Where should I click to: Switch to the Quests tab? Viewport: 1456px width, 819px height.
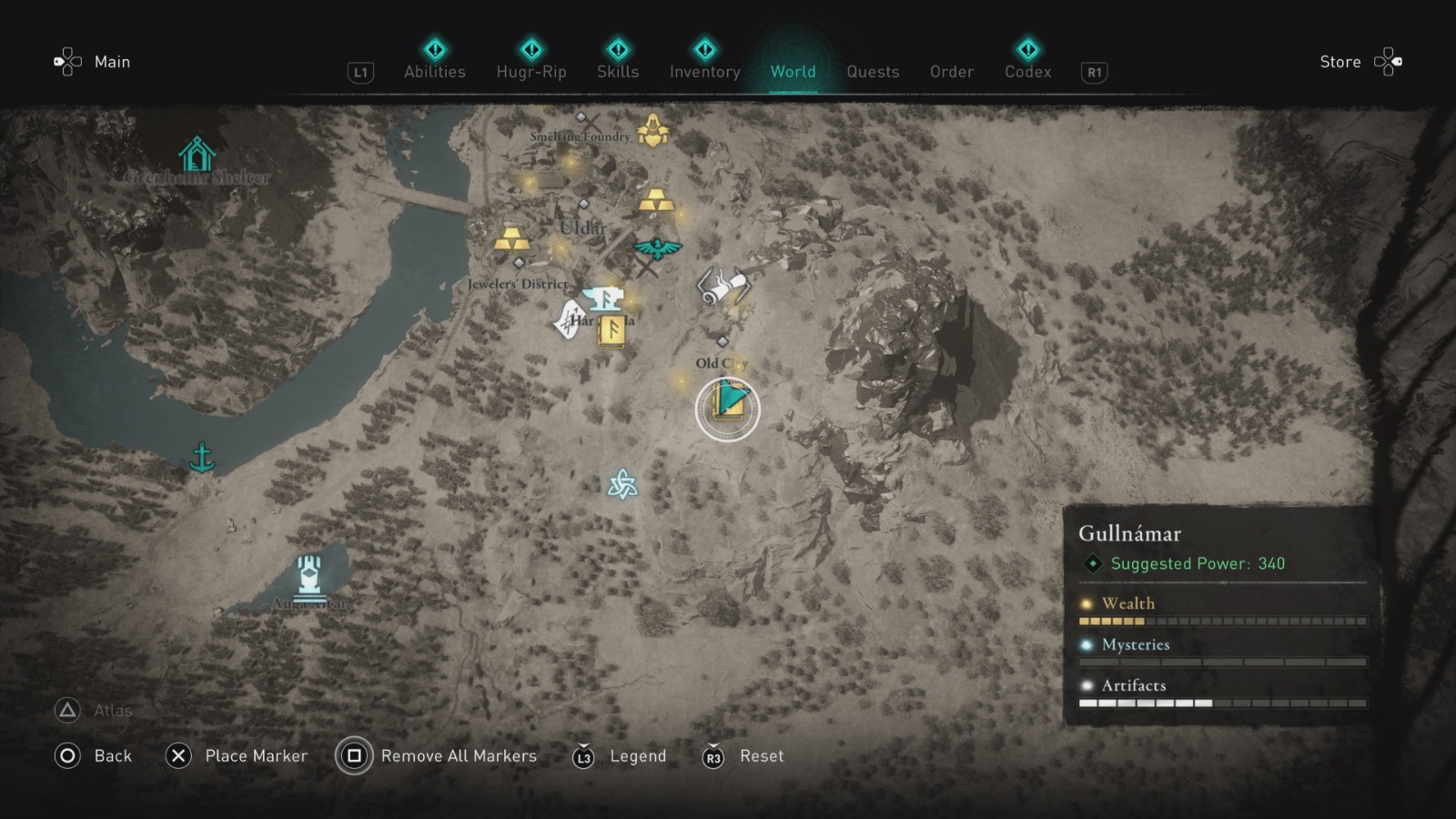pos(873,72)
